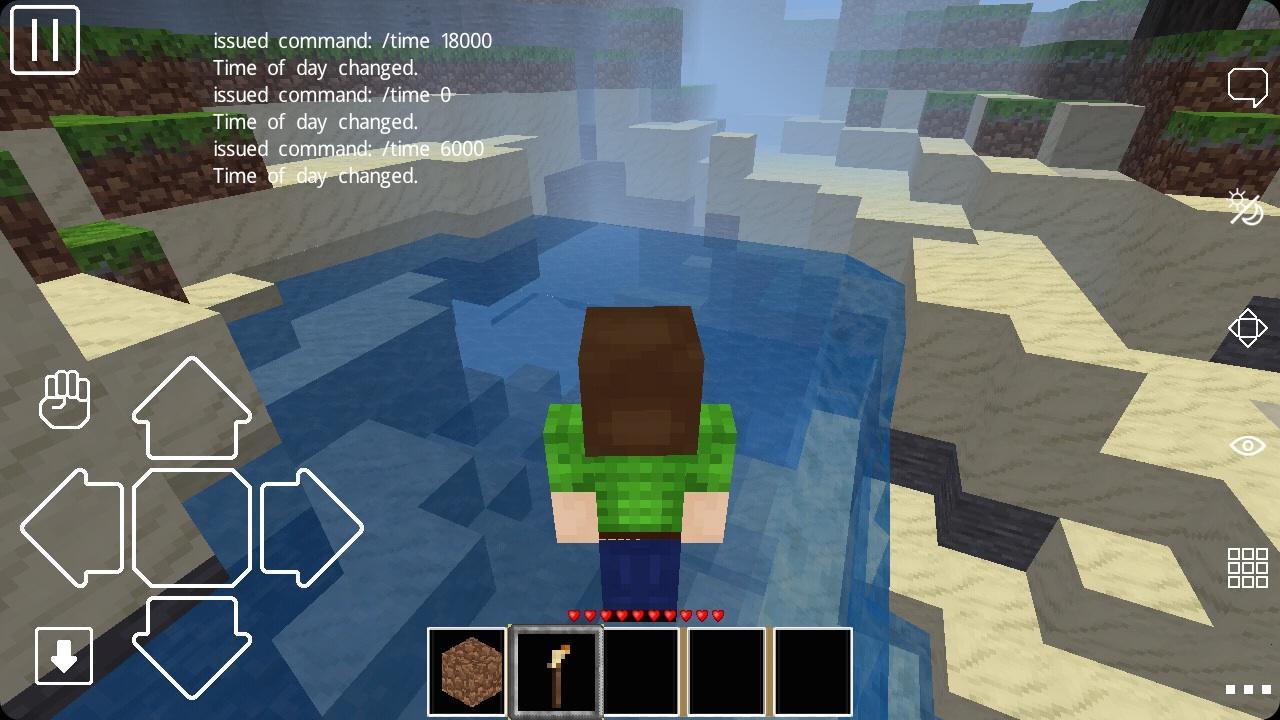1280x720 pixels.
Task: Tap the fist punch control
Action: (65, 400)
